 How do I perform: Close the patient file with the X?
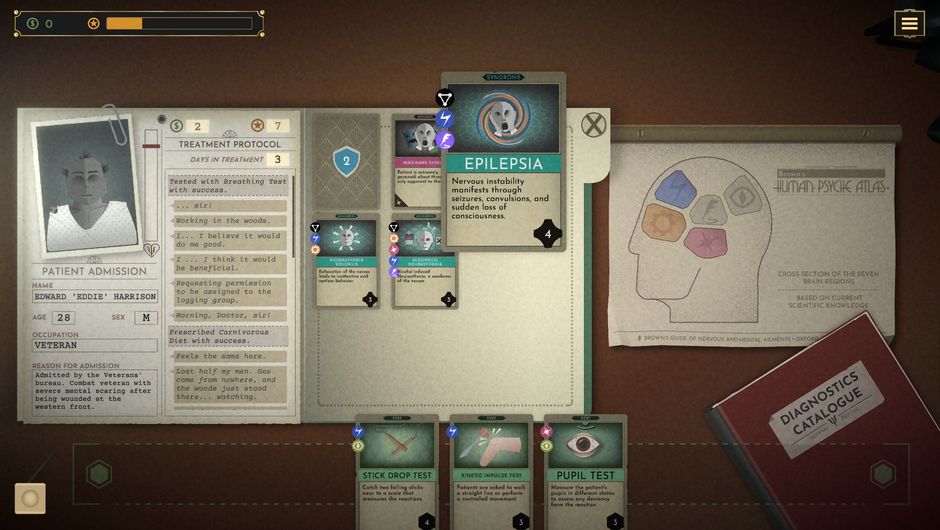tap(594, 125)
